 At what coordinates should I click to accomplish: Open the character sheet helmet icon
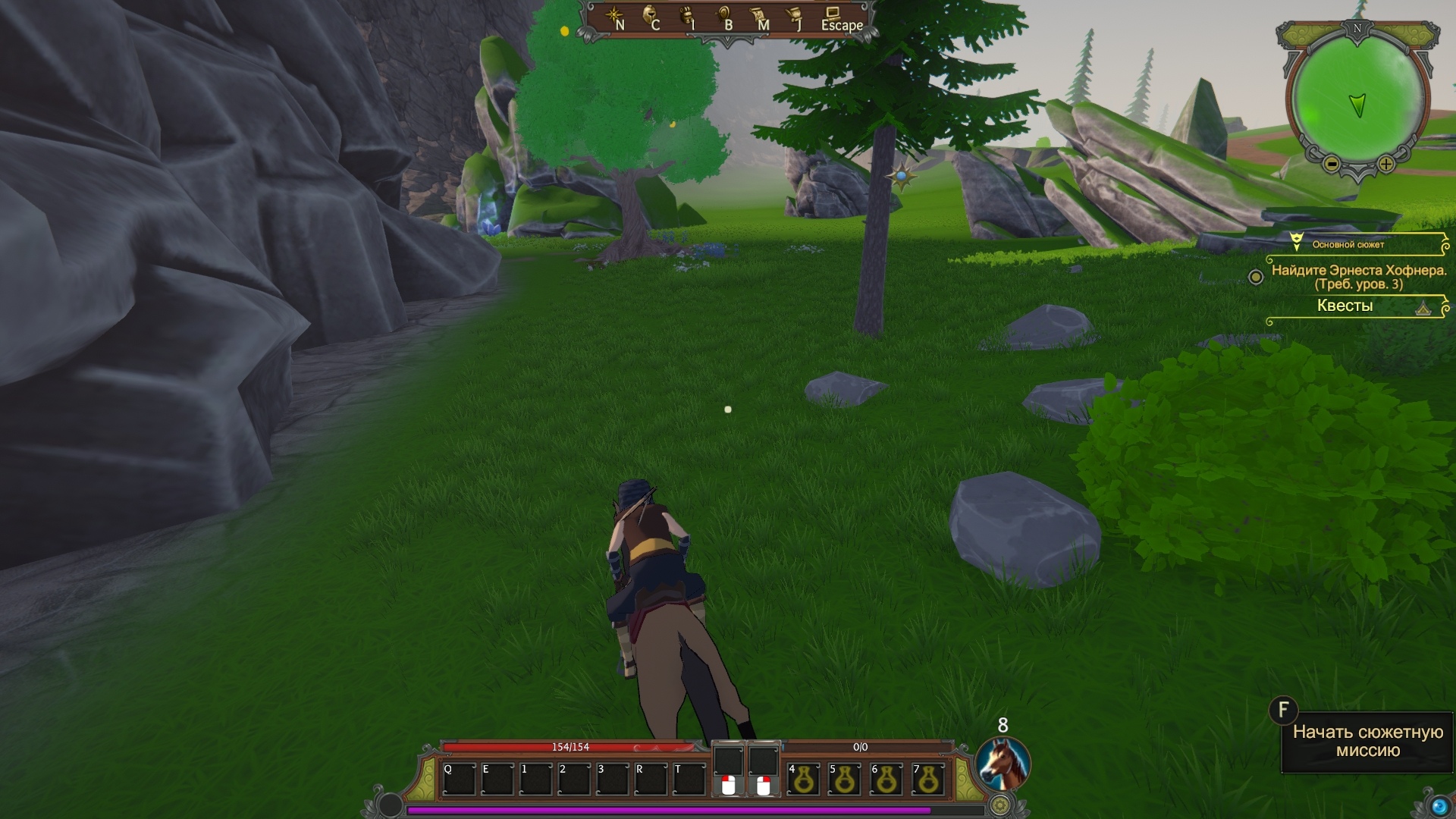click(651, 17)
